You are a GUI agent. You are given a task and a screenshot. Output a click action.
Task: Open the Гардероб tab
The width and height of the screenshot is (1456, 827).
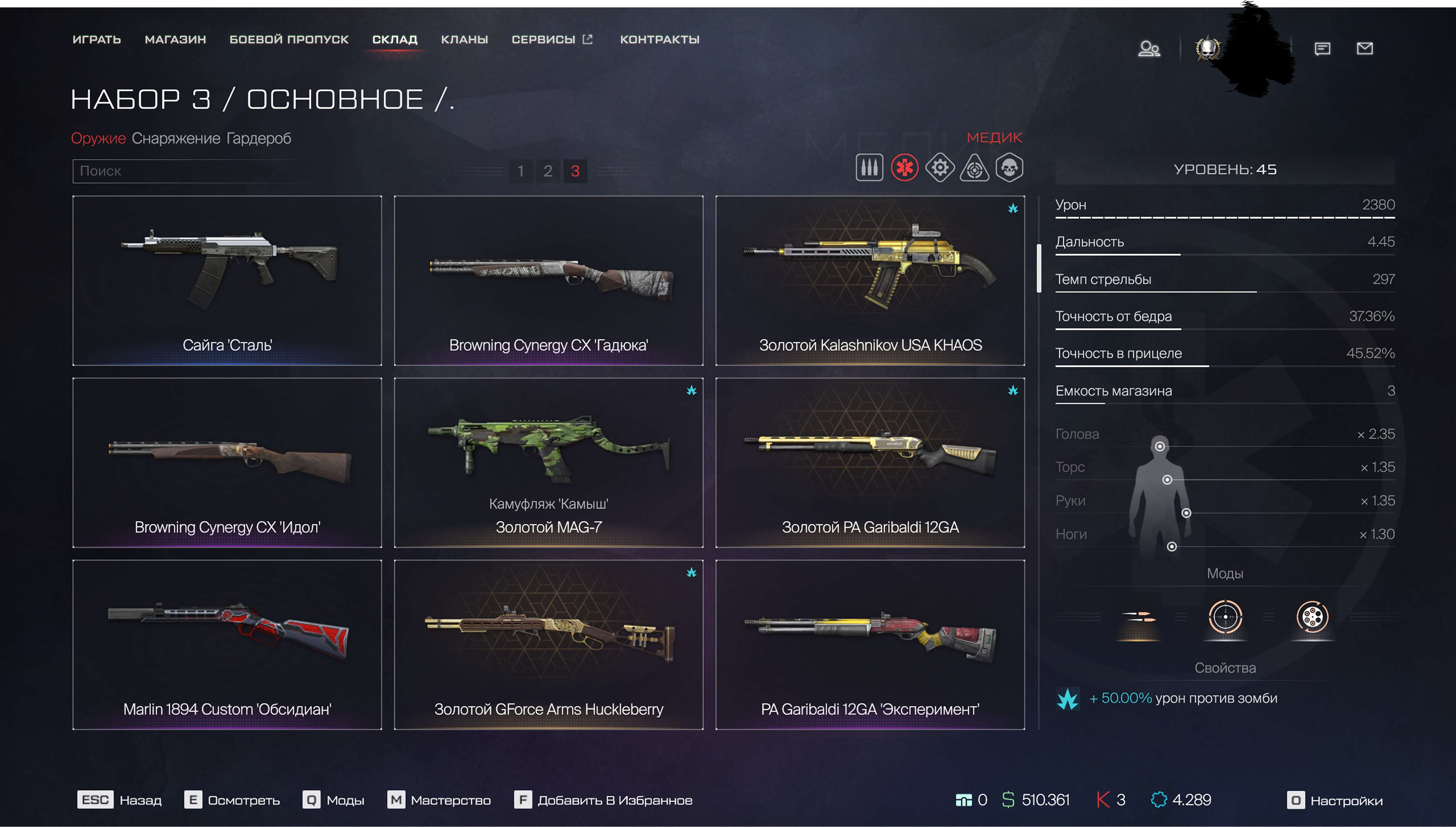coord(258,138)
